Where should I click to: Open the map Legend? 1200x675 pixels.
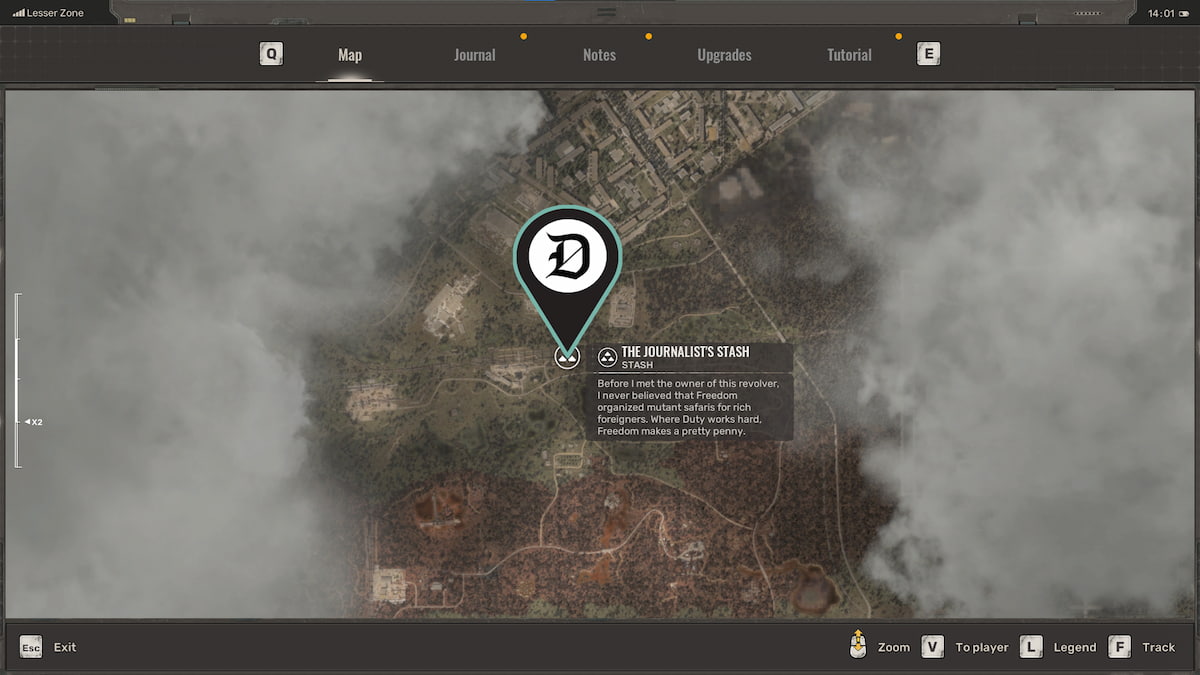tap(1060, 647)
